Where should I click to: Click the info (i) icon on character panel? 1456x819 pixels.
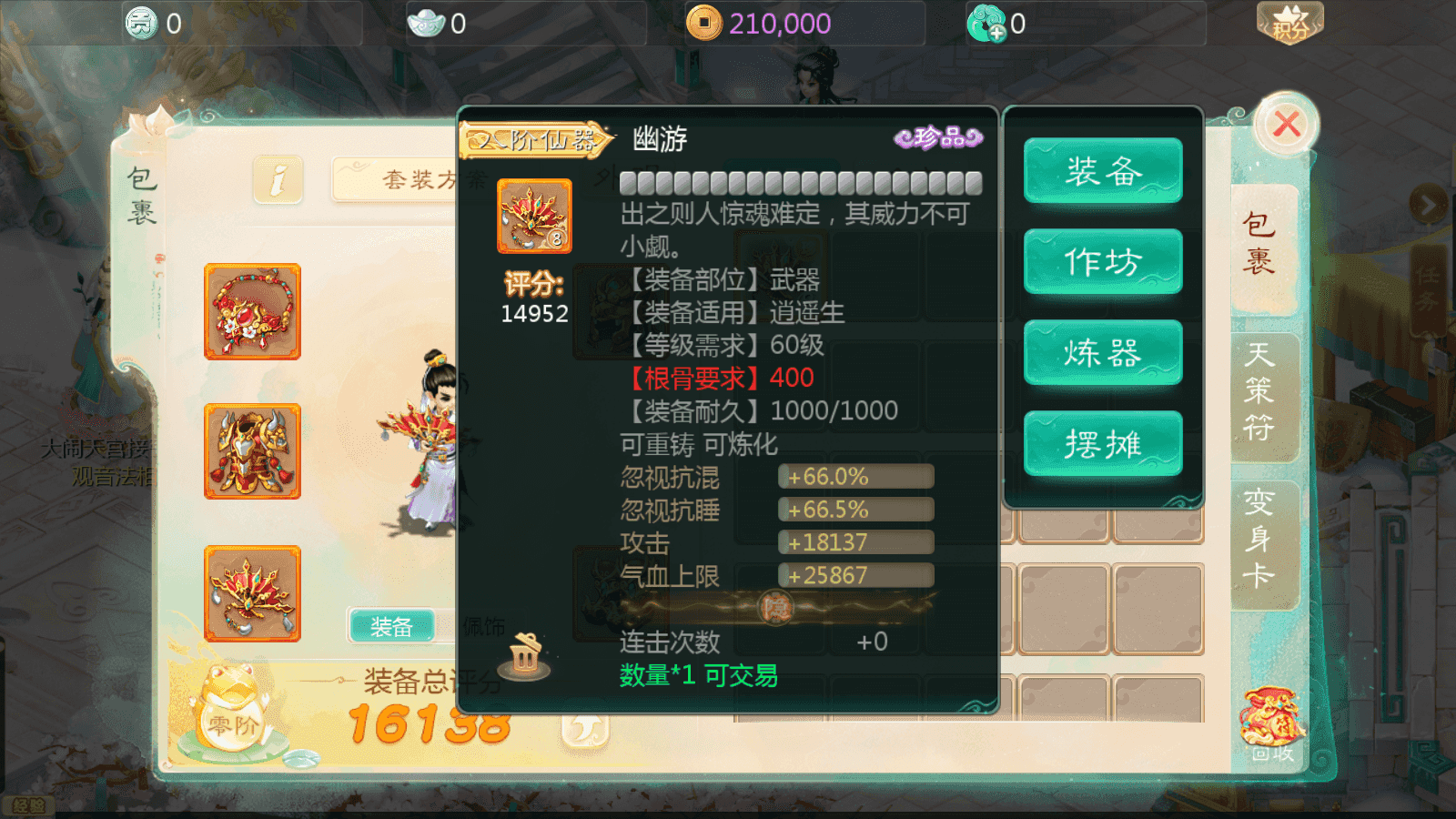point(278,179)
